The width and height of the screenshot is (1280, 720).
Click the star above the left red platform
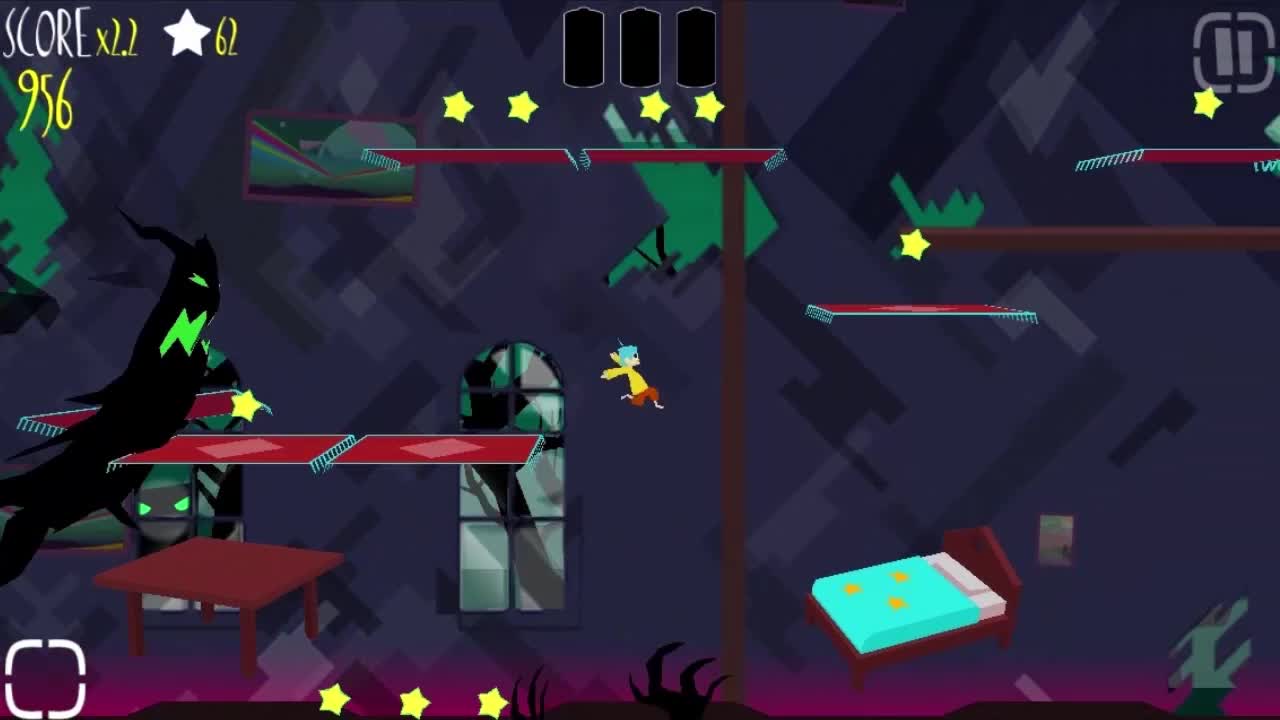[x=244, y=405]
